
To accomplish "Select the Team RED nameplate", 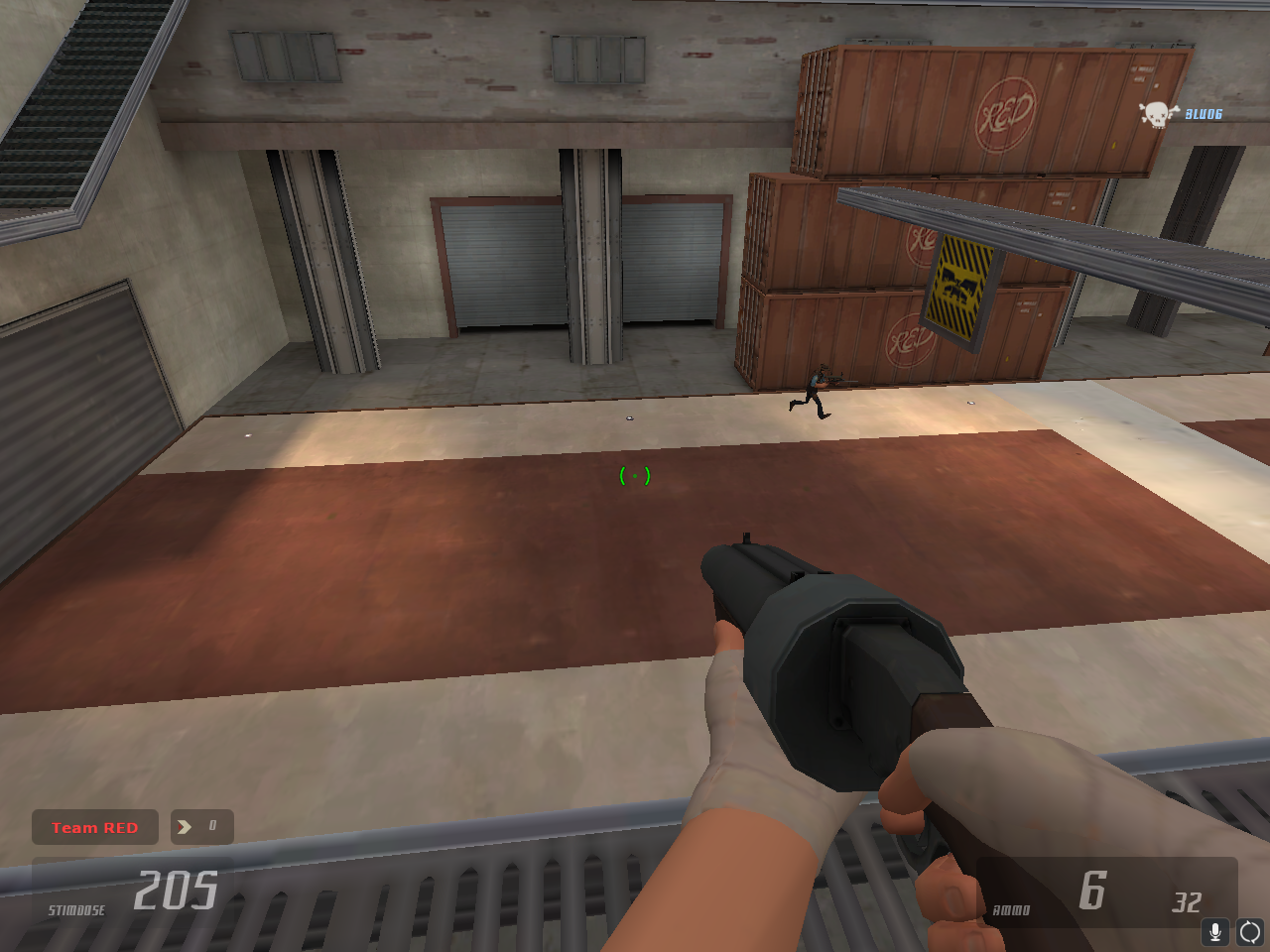I will 94,826.
